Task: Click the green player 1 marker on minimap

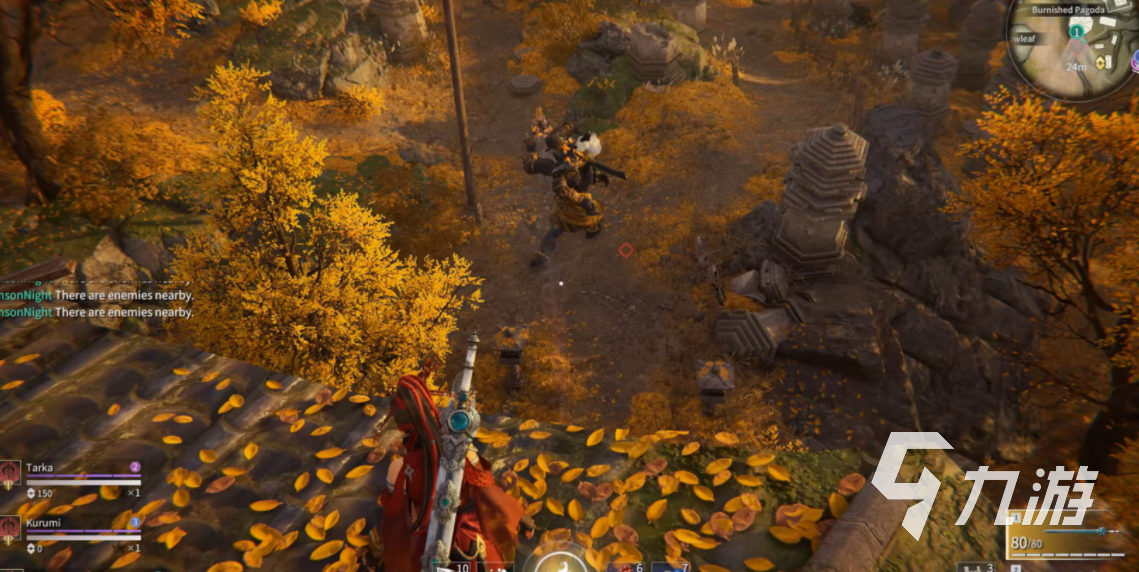Action: pyautogui.click(x=1076, y=32)
